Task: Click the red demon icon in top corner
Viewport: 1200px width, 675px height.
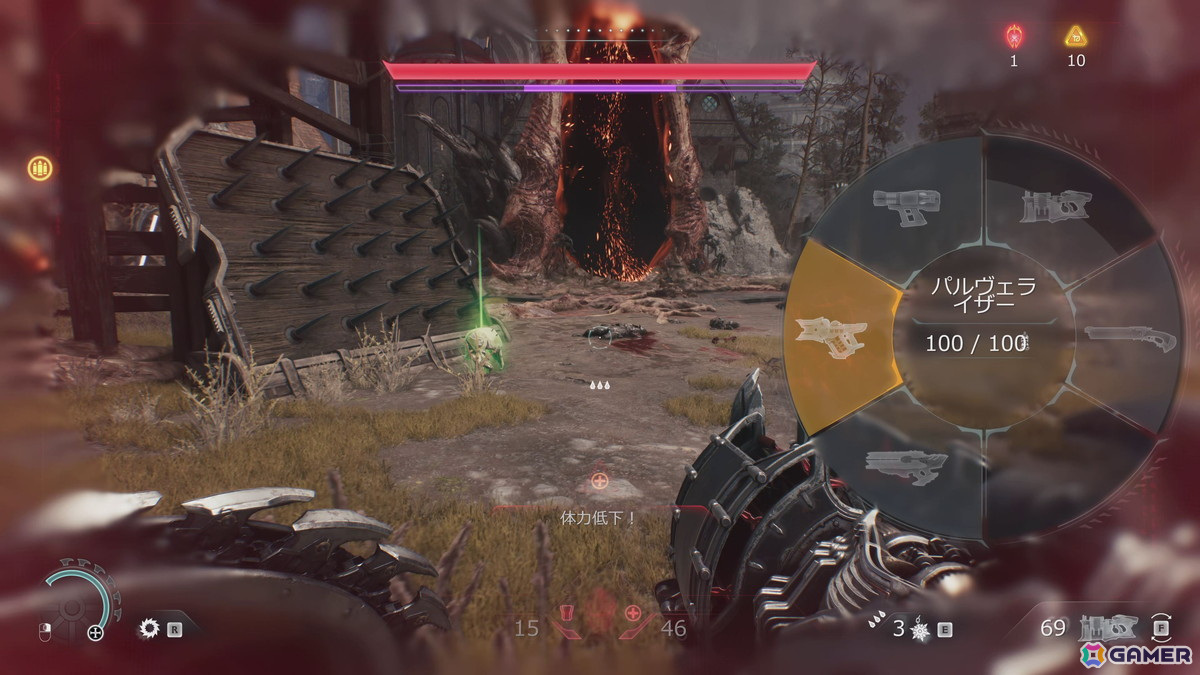Action: 1013,37
